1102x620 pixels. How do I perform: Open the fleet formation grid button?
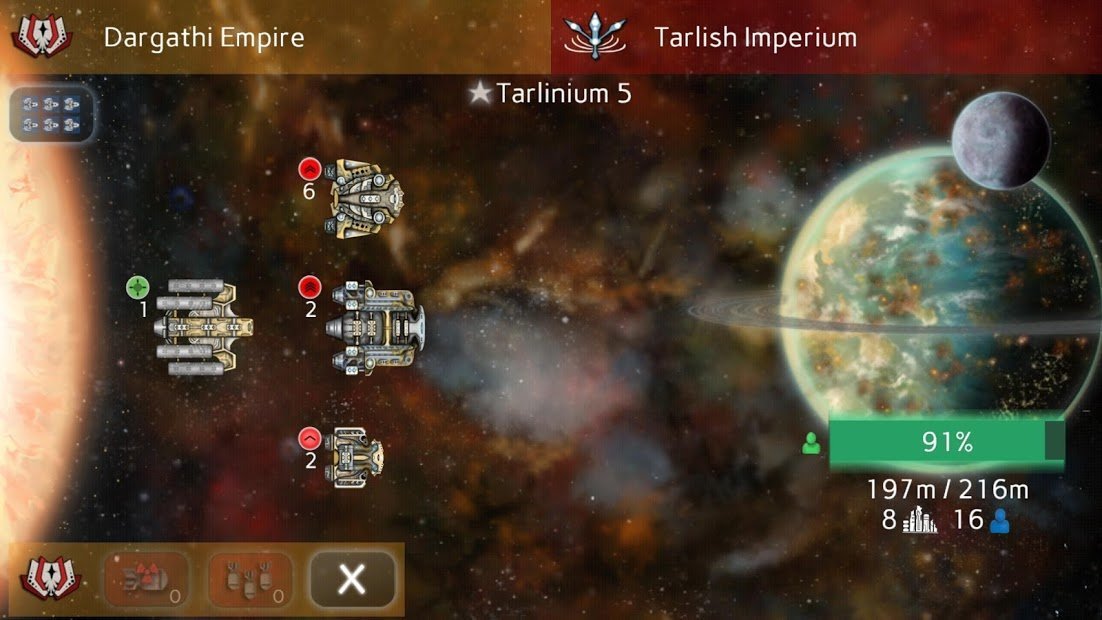52,113
